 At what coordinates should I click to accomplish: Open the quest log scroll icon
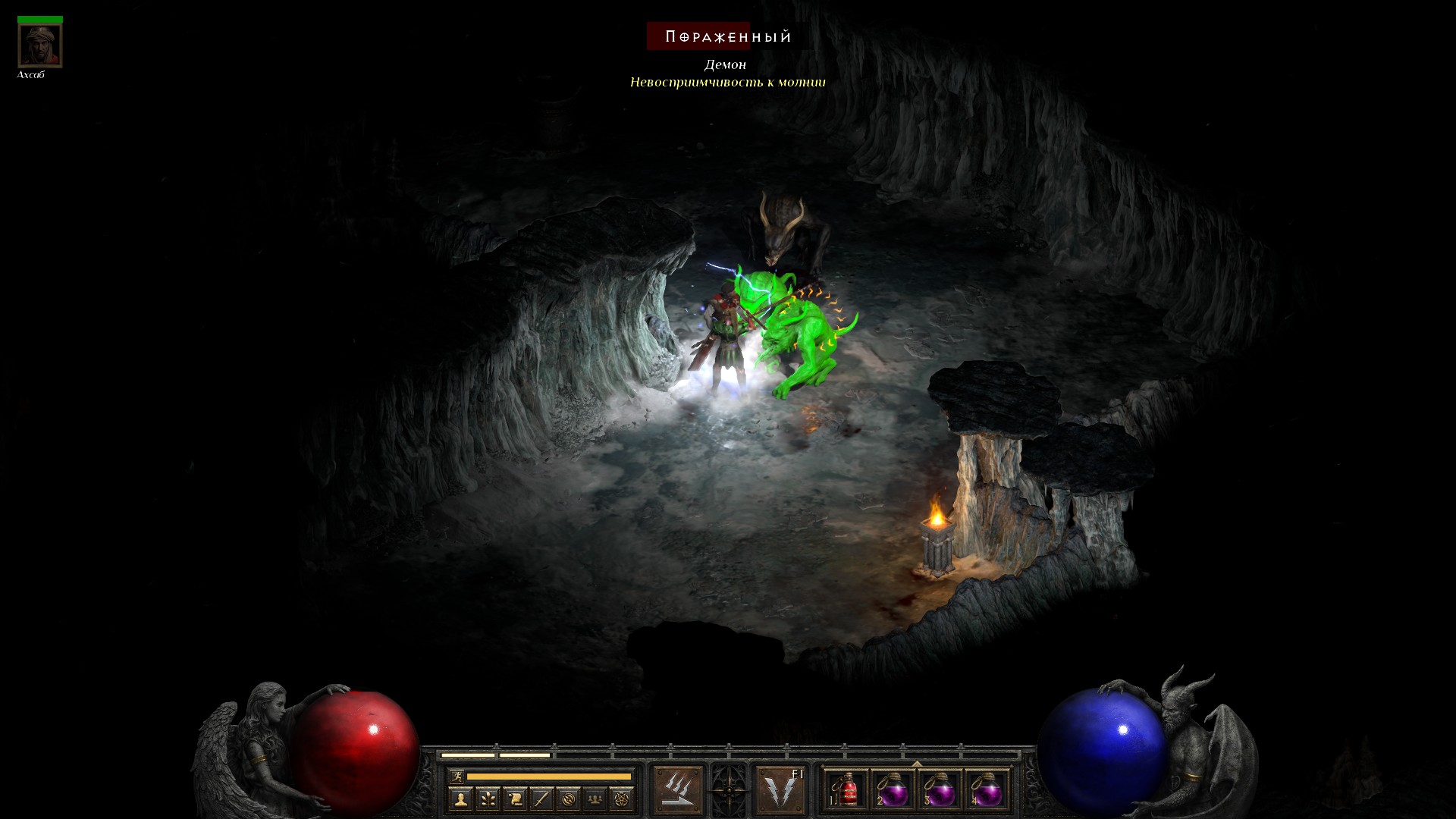click(x=514, y=799)
